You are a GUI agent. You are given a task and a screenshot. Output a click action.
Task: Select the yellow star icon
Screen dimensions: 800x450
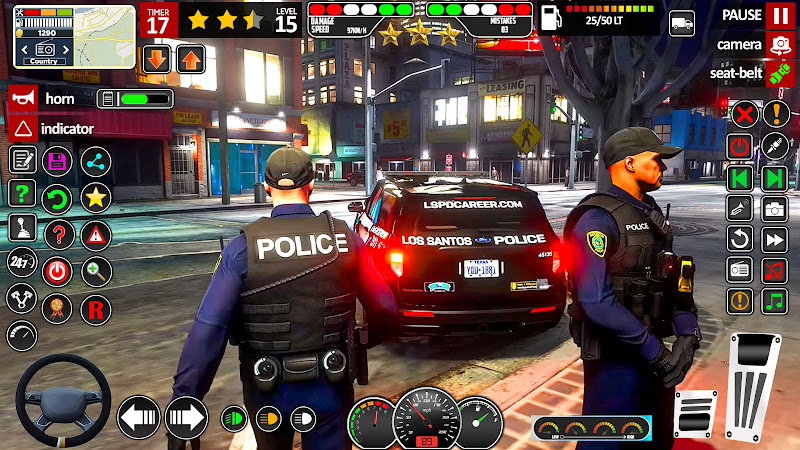coord(95,196)
